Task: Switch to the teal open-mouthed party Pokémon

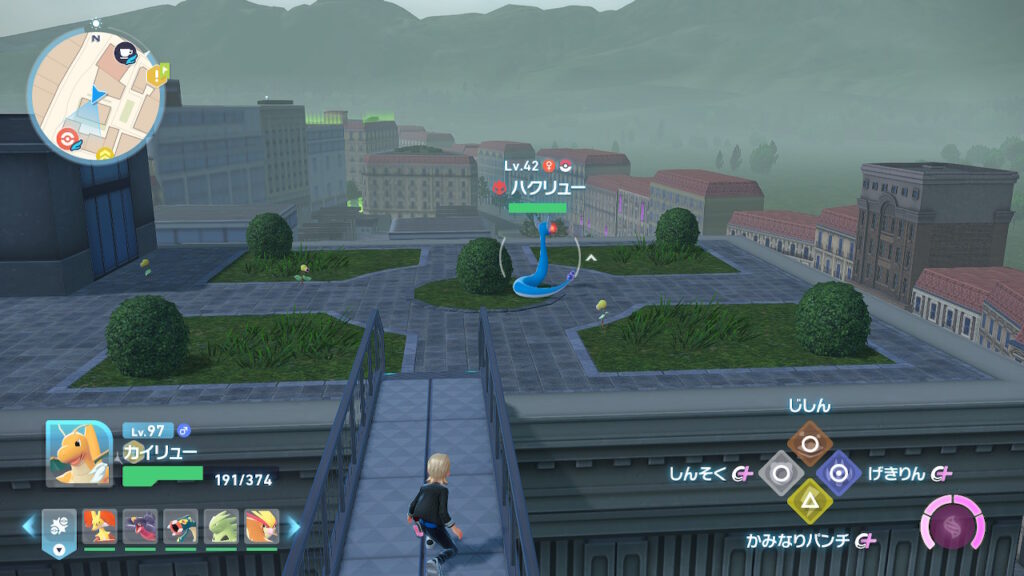Action: (181, 525)
